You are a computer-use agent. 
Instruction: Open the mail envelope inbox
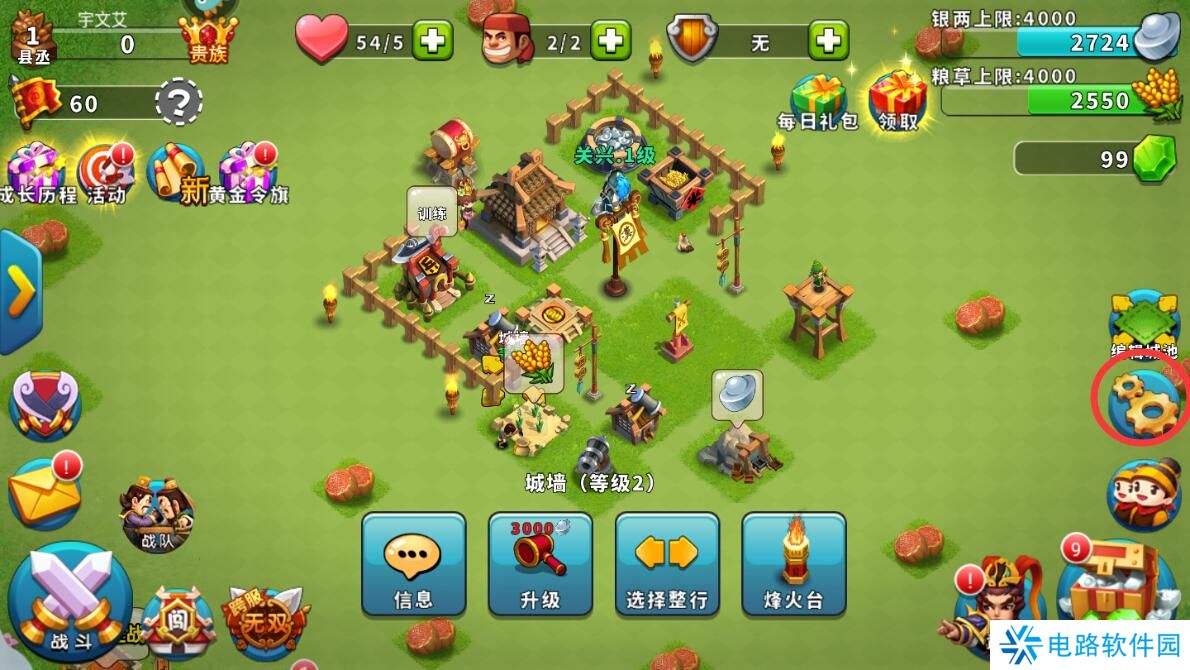(x=45, y=493)
